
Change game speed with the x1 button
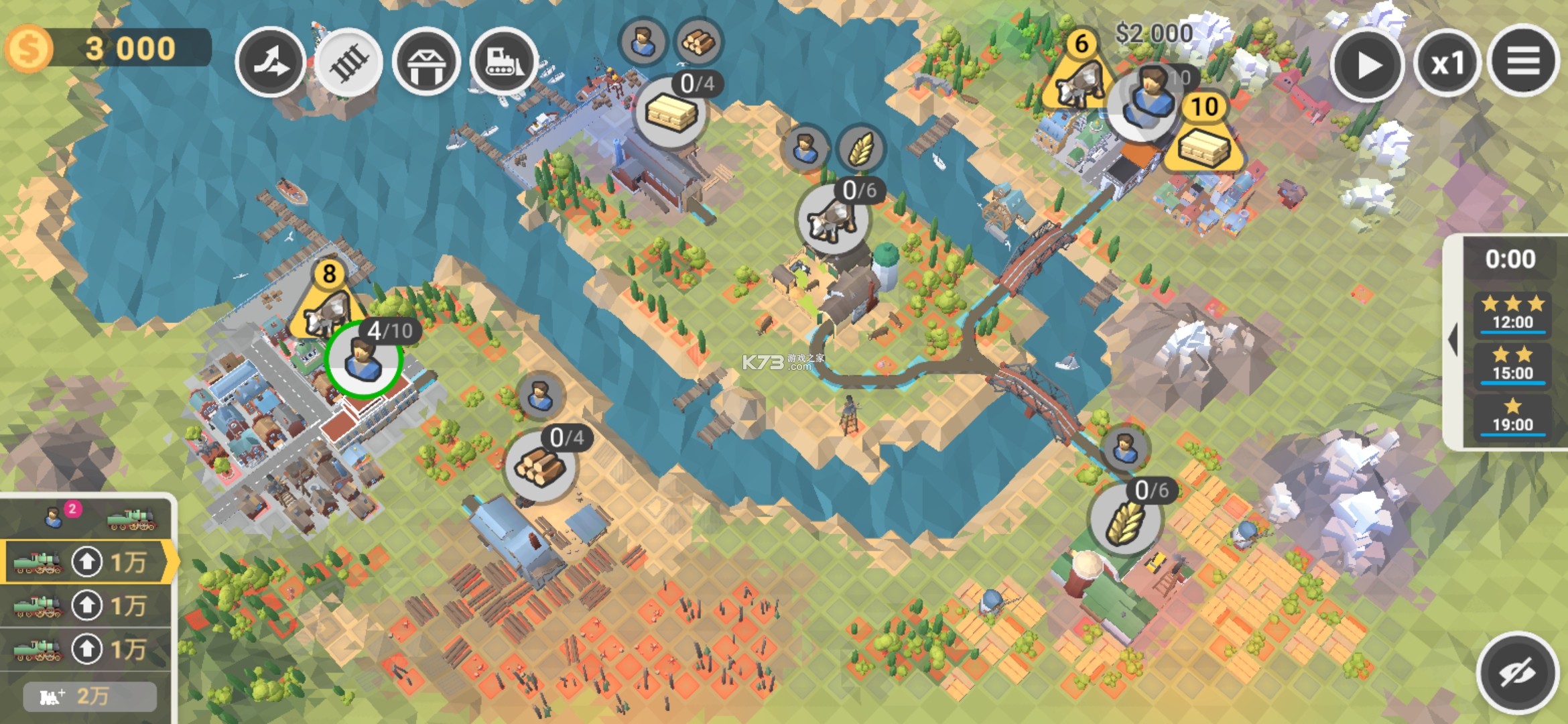click(1447, 64)
